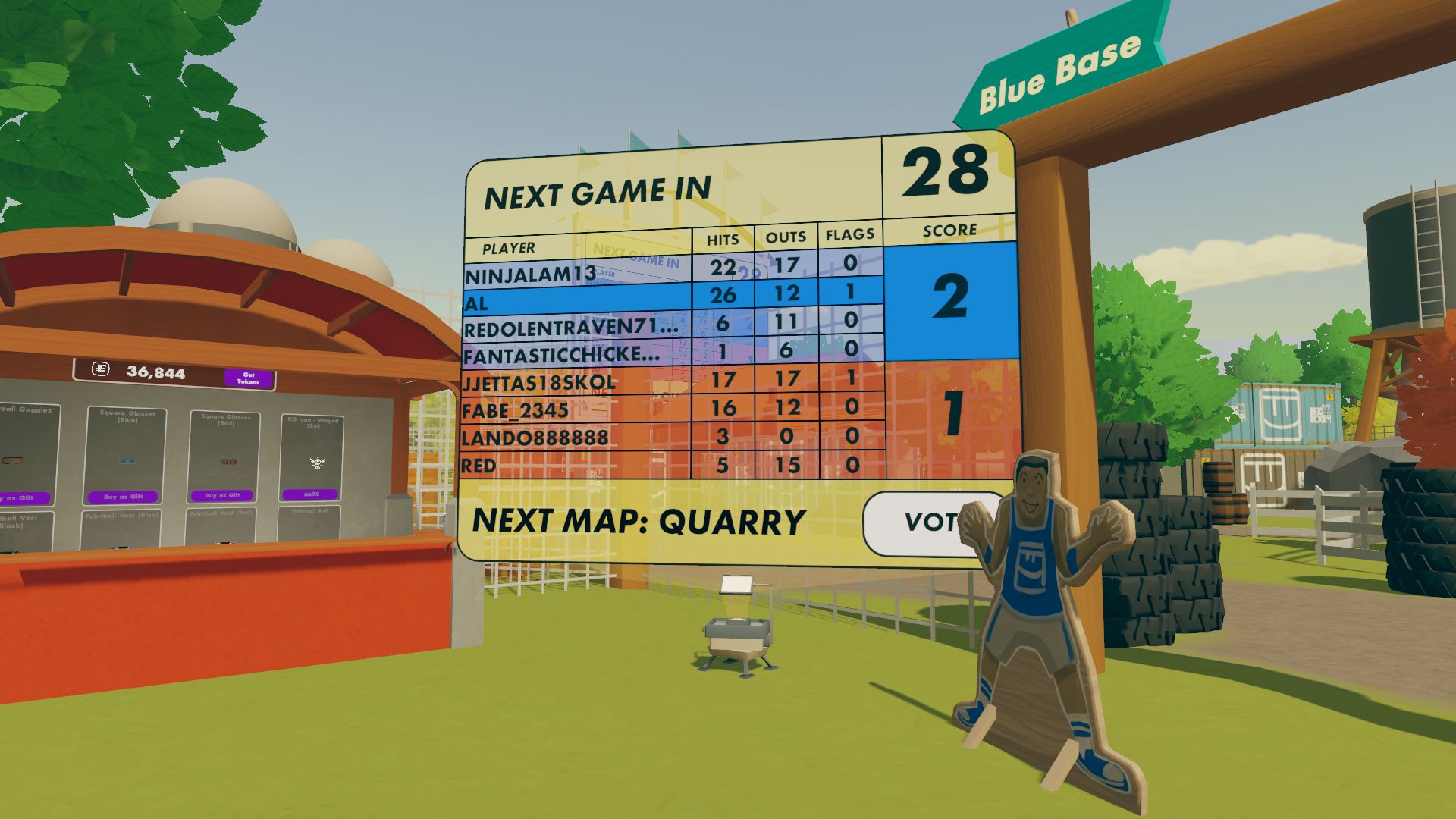Click the token coin icon beside 36,844

point(101,371)
